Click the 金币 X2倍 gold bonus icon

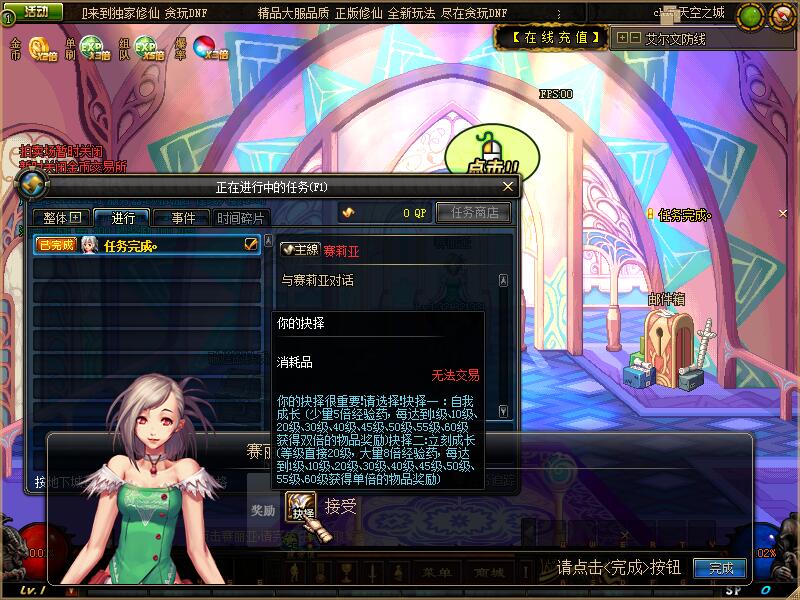click(42, 48)
